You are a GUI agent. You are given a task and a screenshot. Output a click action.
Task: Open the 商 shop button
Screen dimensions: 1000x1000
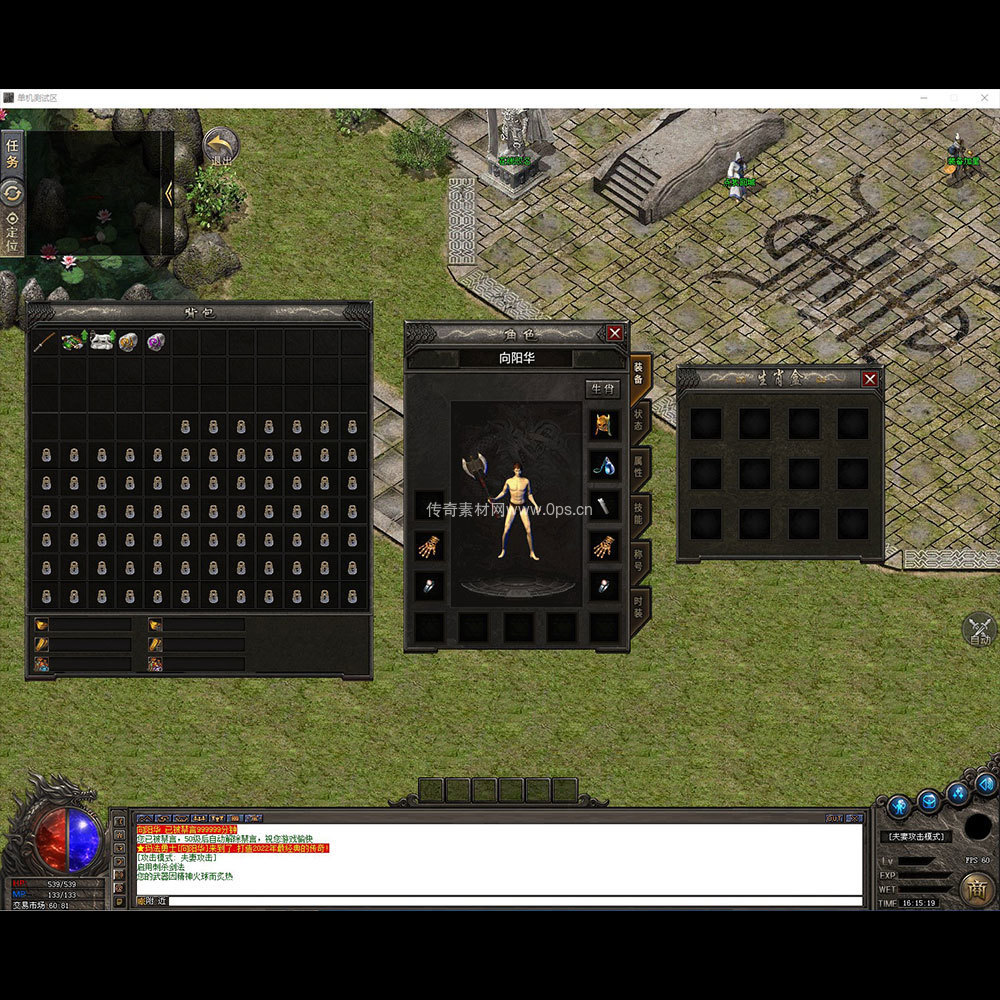976,887
